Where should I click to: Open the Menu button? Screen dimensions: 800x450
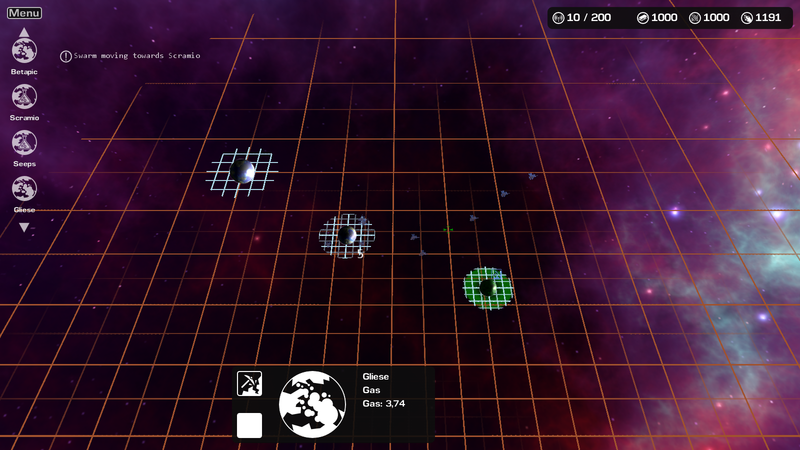(x=24, y=13)
